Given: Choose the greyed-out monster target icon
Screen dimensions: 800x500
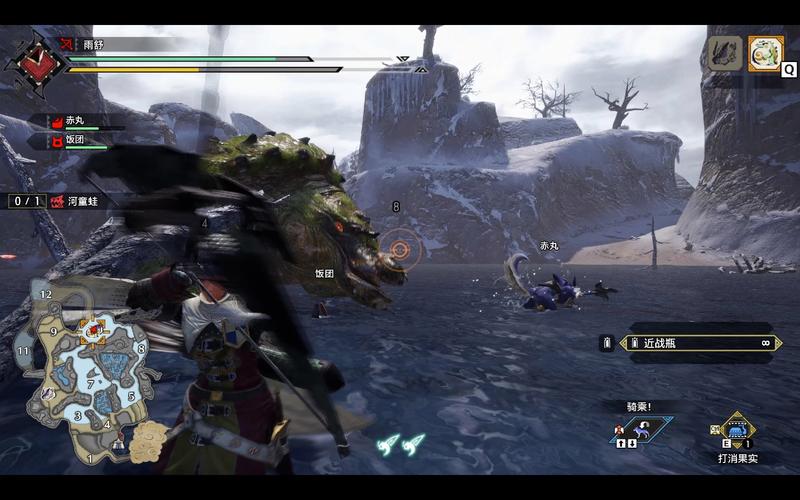Looking at the screenshot, I should pyautogui.click(x=724, y=53).
